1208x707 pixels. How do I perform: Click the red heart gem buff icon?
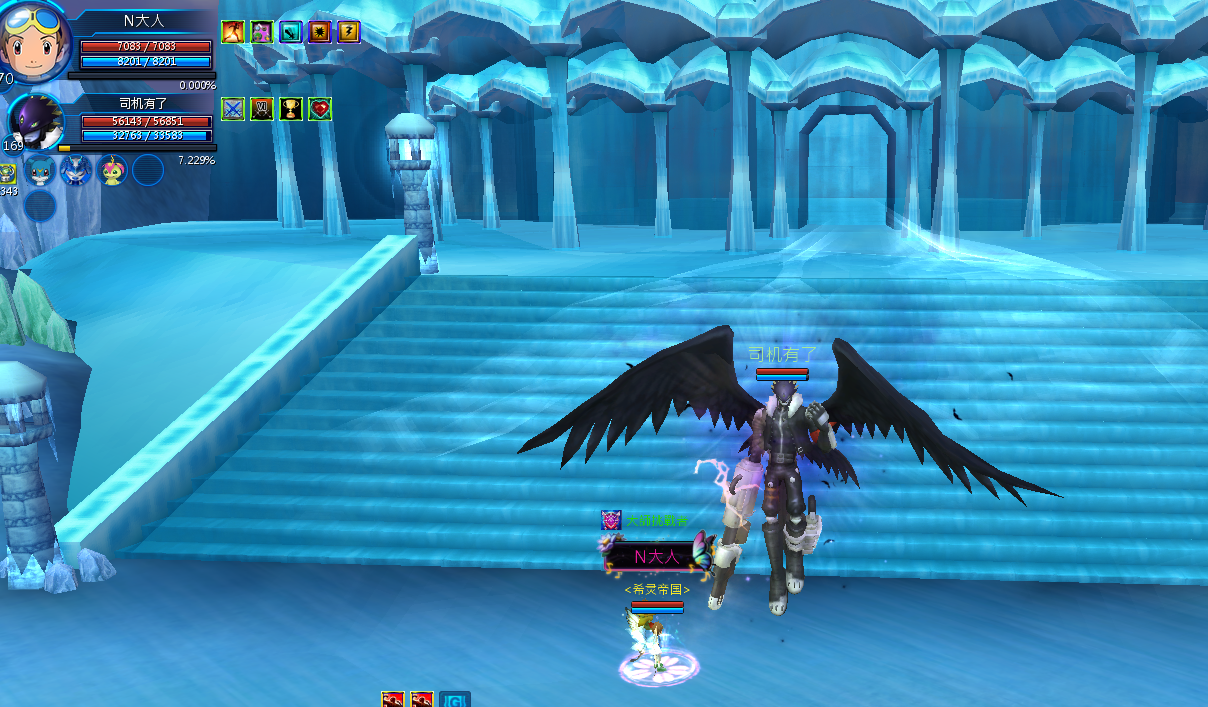point(320,109)
